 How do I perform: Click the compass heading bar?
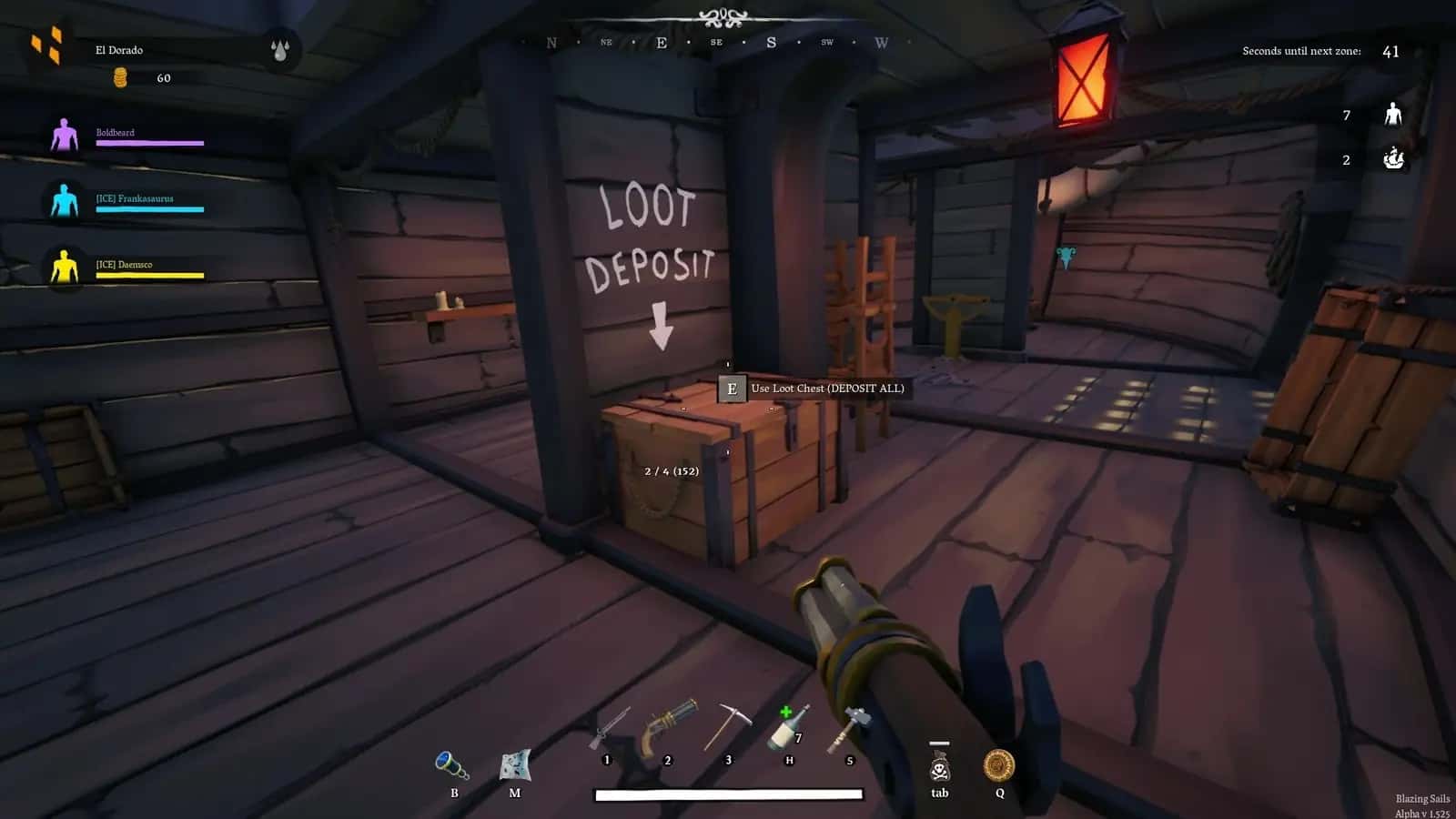coord(716,42)
